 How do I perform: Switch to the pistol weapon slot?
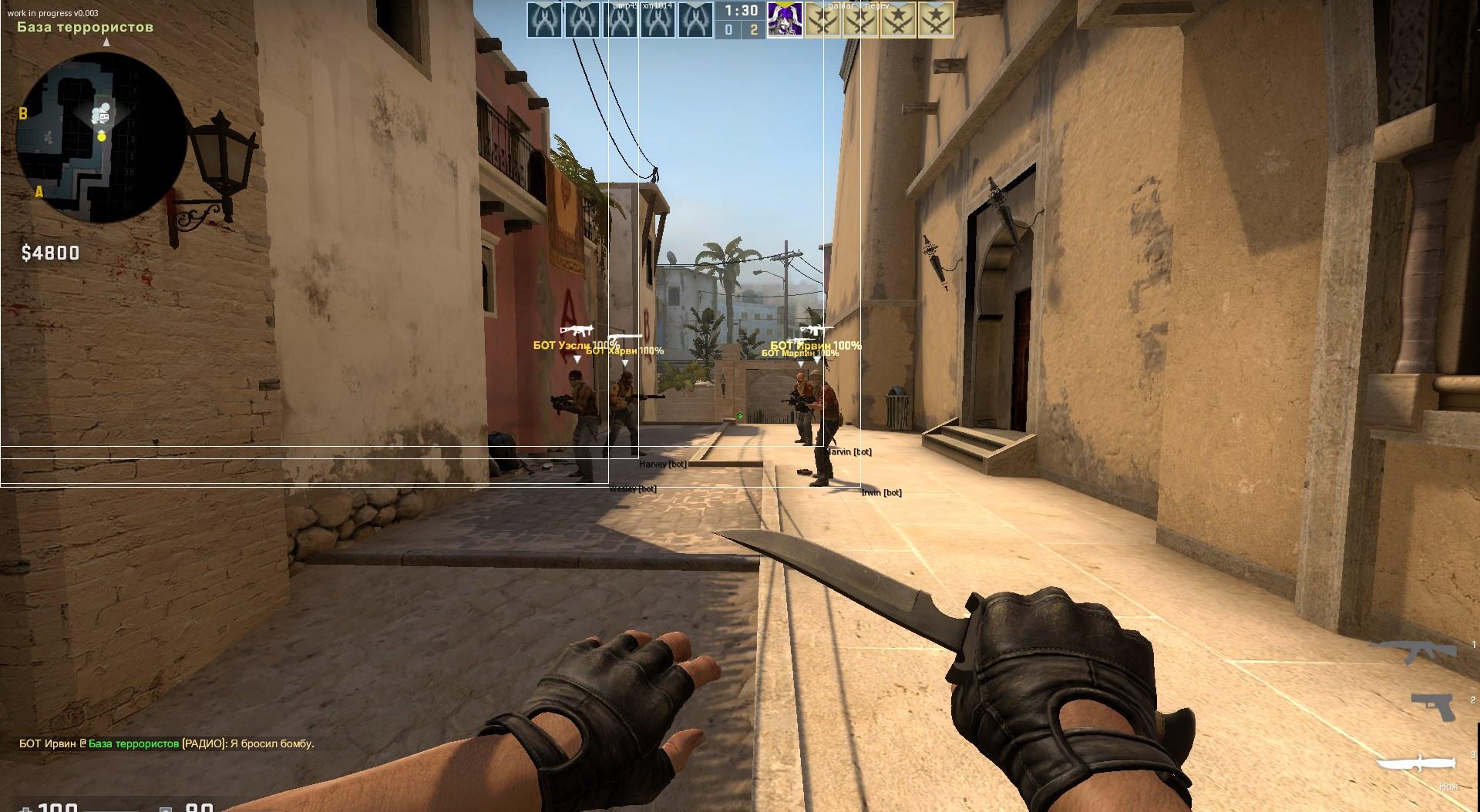pos(1435,706)
